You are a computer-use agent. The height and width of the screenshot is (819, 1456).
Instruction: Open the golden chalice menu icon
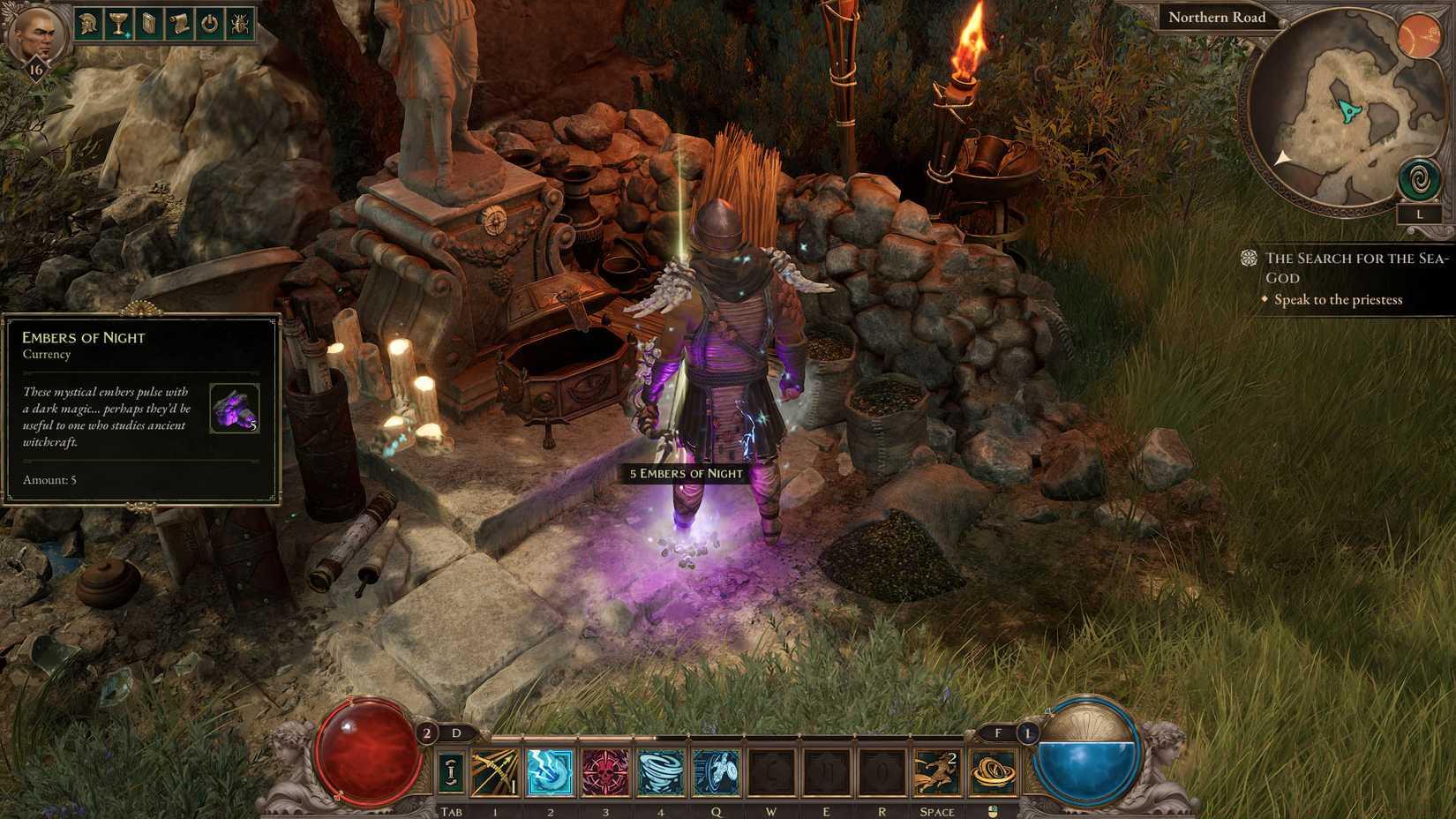coord(117,24)
